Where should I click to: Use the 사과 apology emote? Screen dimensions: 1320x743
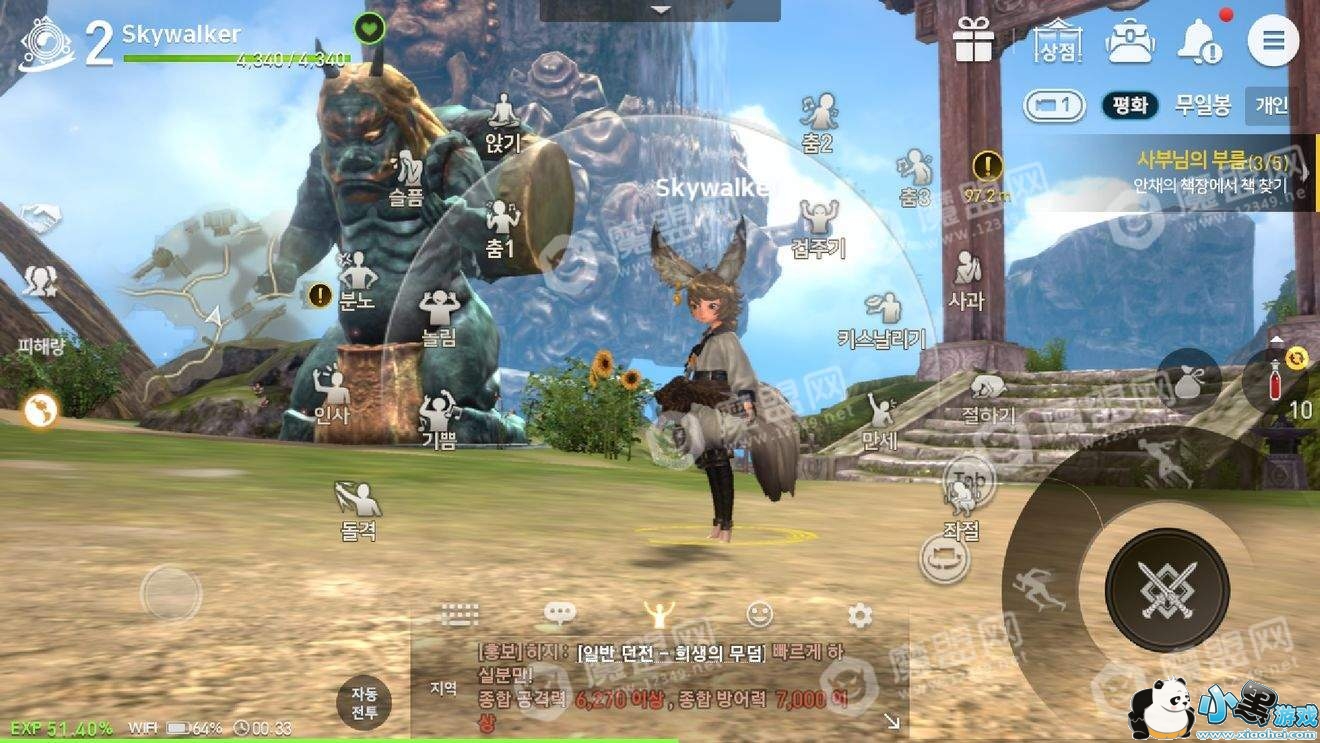coord(966,278)
